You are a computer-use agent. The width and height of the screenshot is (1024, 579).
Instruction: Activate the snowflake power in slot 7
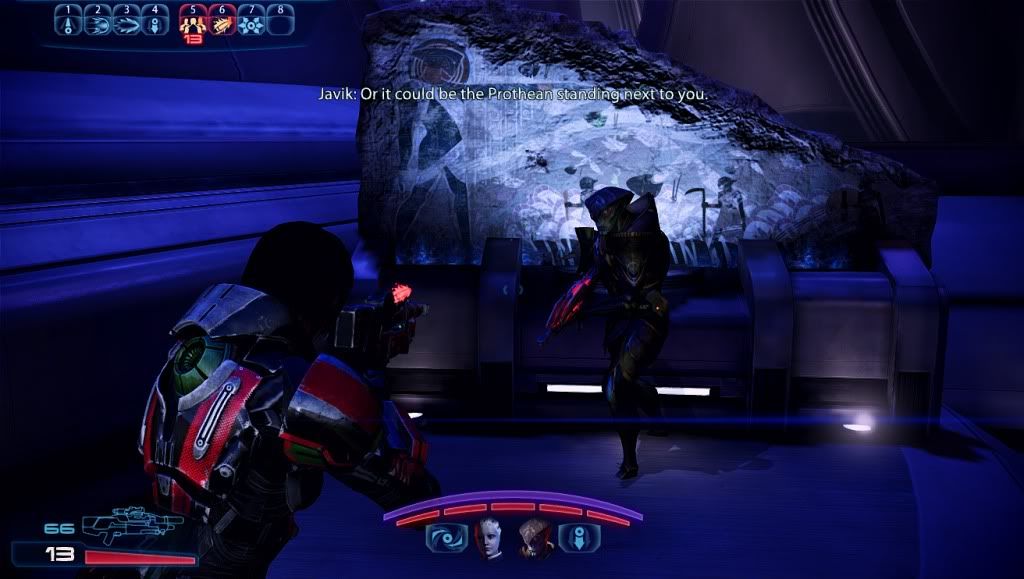click(253, 21)
